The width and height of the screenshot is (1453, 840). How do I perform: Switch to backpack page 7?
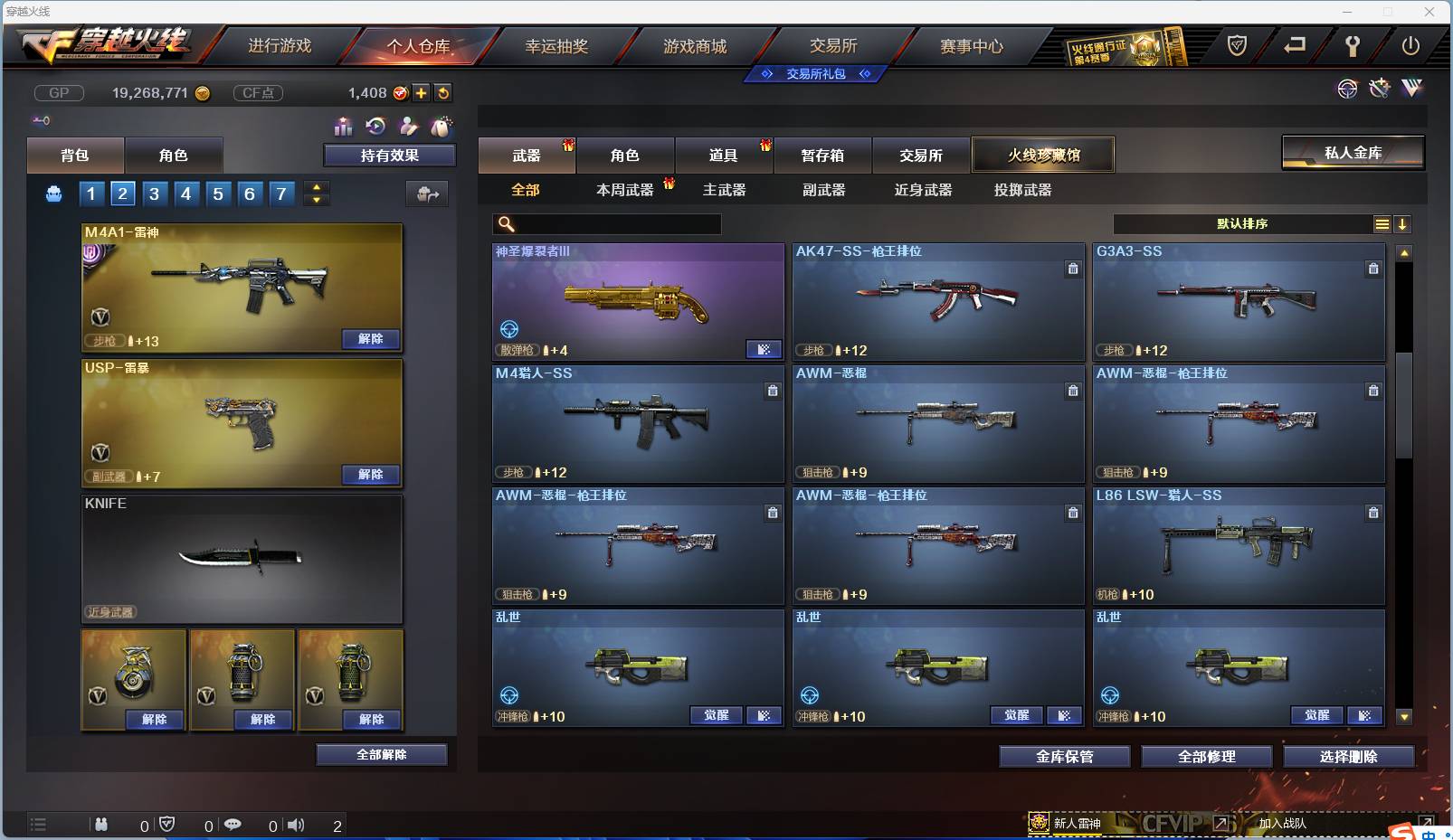[281, 193]
